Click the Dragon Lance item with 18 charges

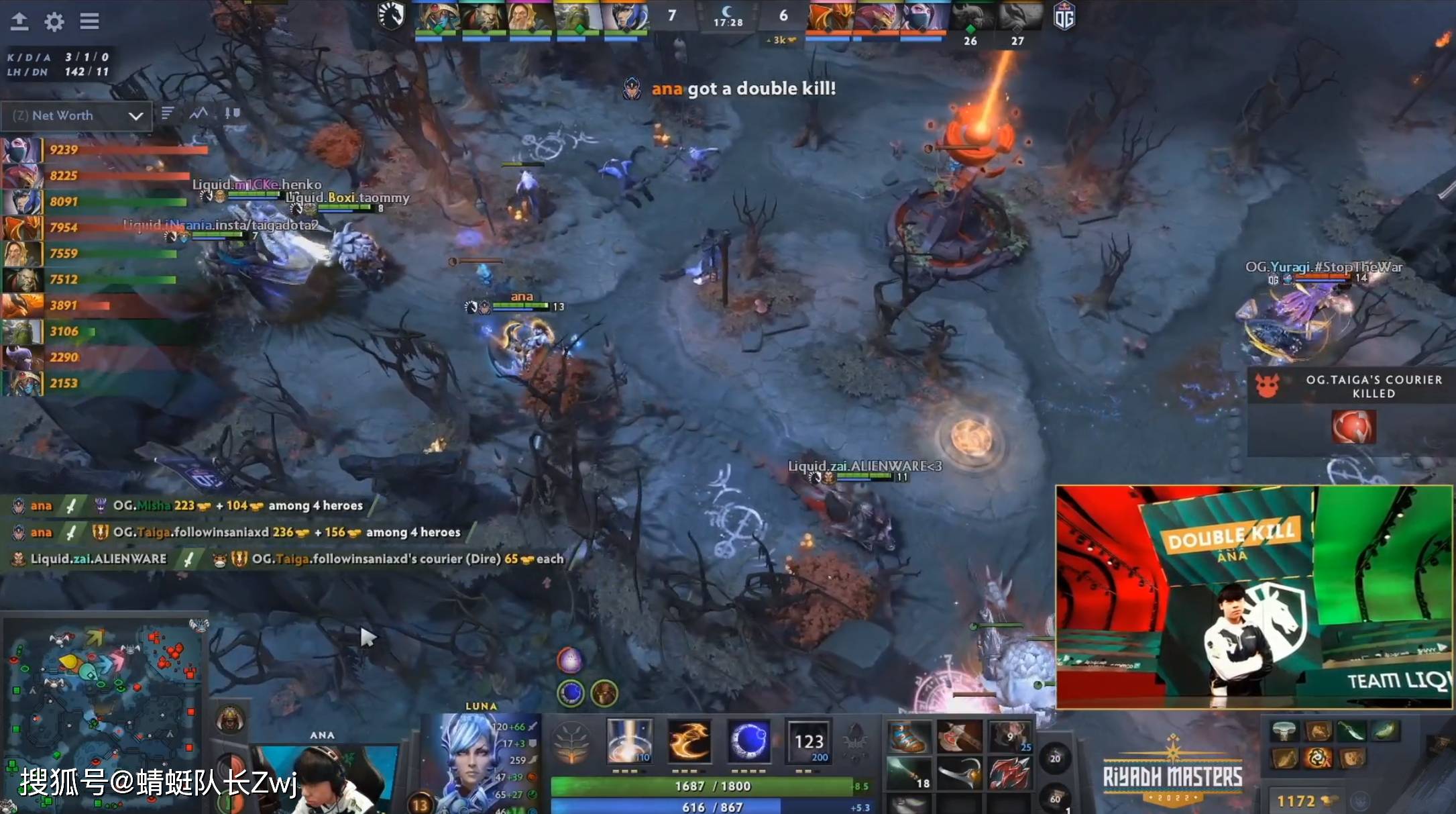(x=910, y=773)
